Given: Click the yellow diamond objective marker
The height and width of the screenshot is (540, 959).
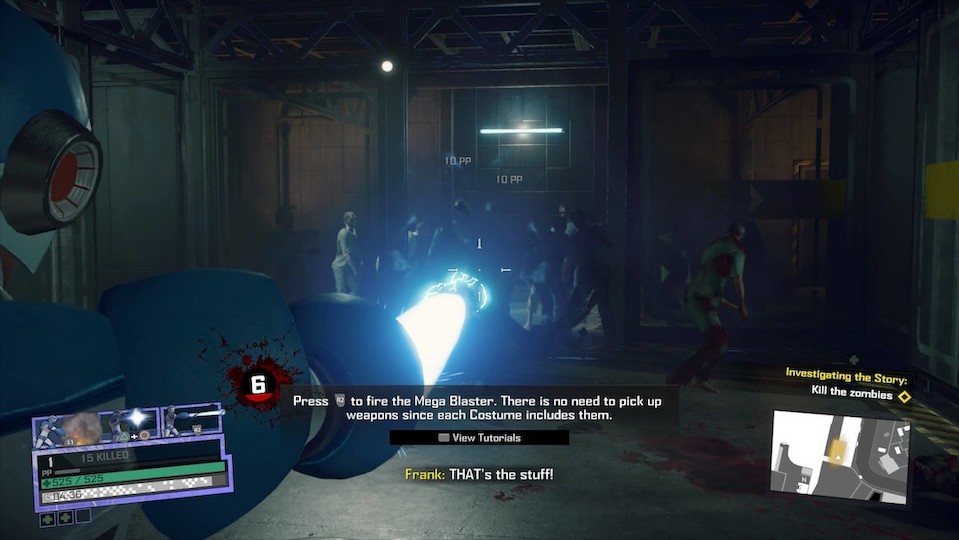Looking at the screenshot, I should (904, 396).
